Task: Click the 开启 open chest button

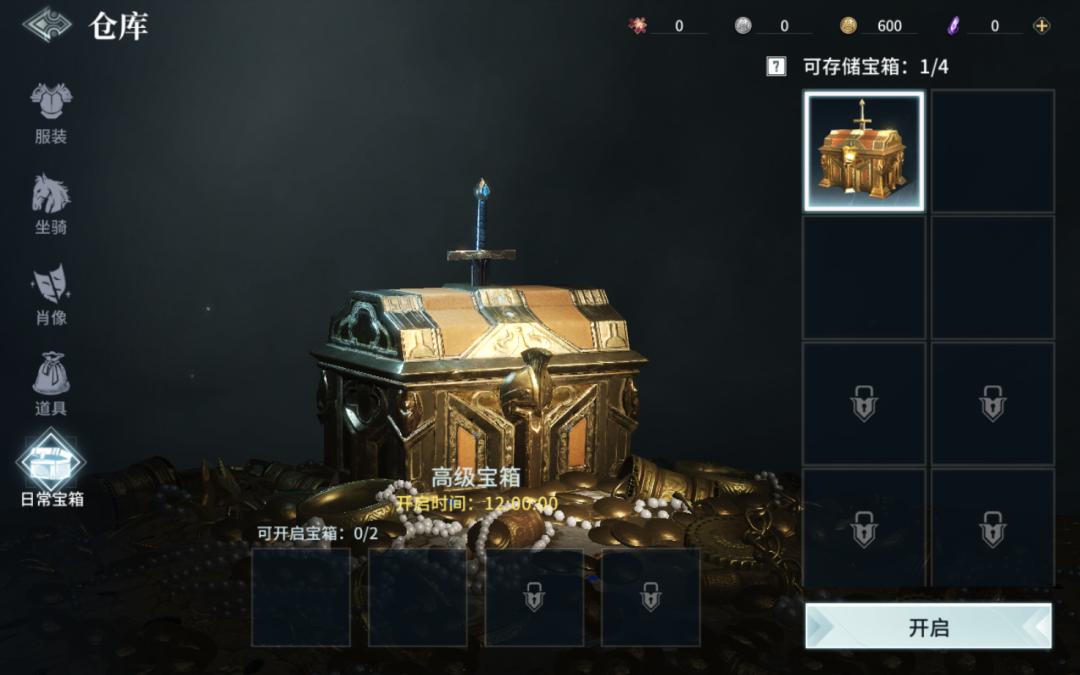Action: click(x=928, y=627)
